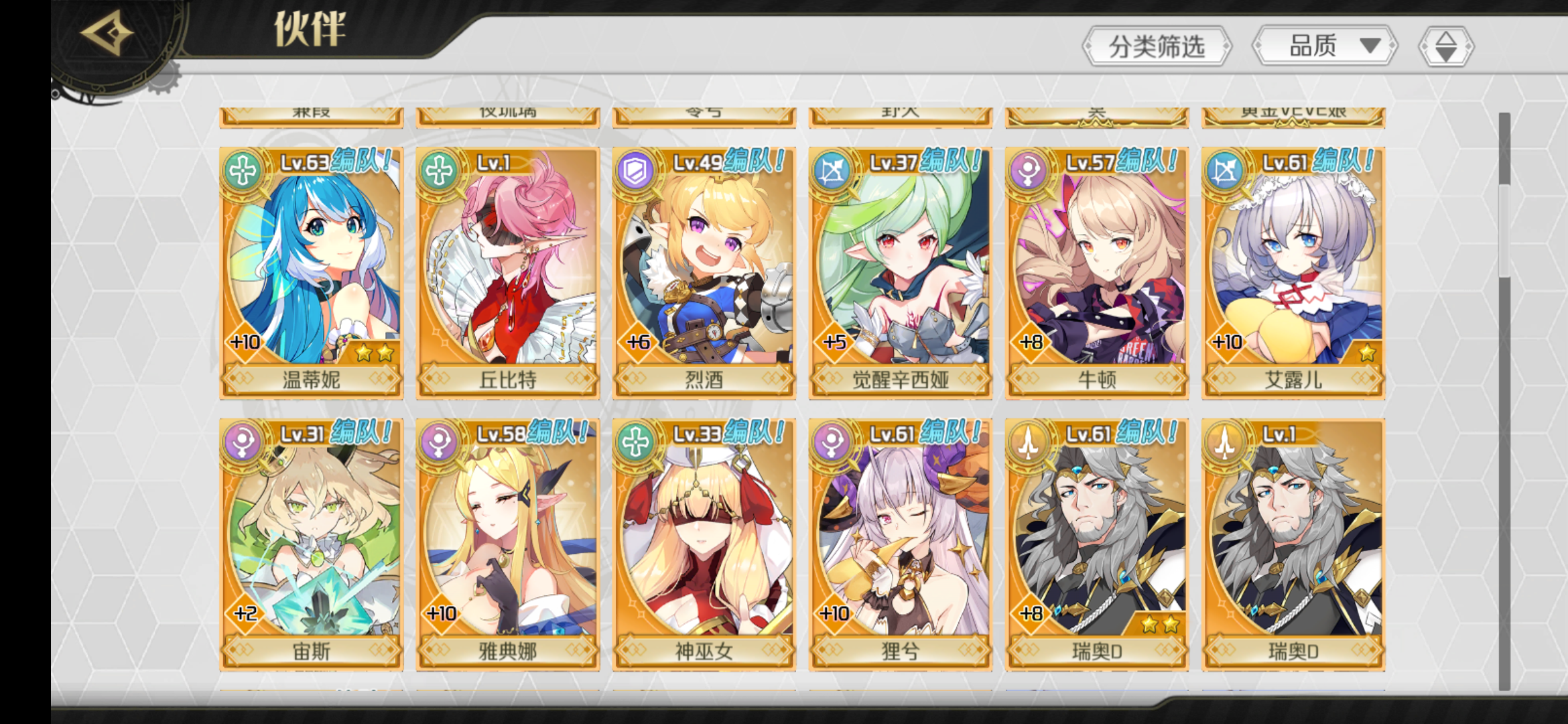The image size is (1568, 724).
Task: Toggle the sort order hexagon control
Action: (1447, 46)
